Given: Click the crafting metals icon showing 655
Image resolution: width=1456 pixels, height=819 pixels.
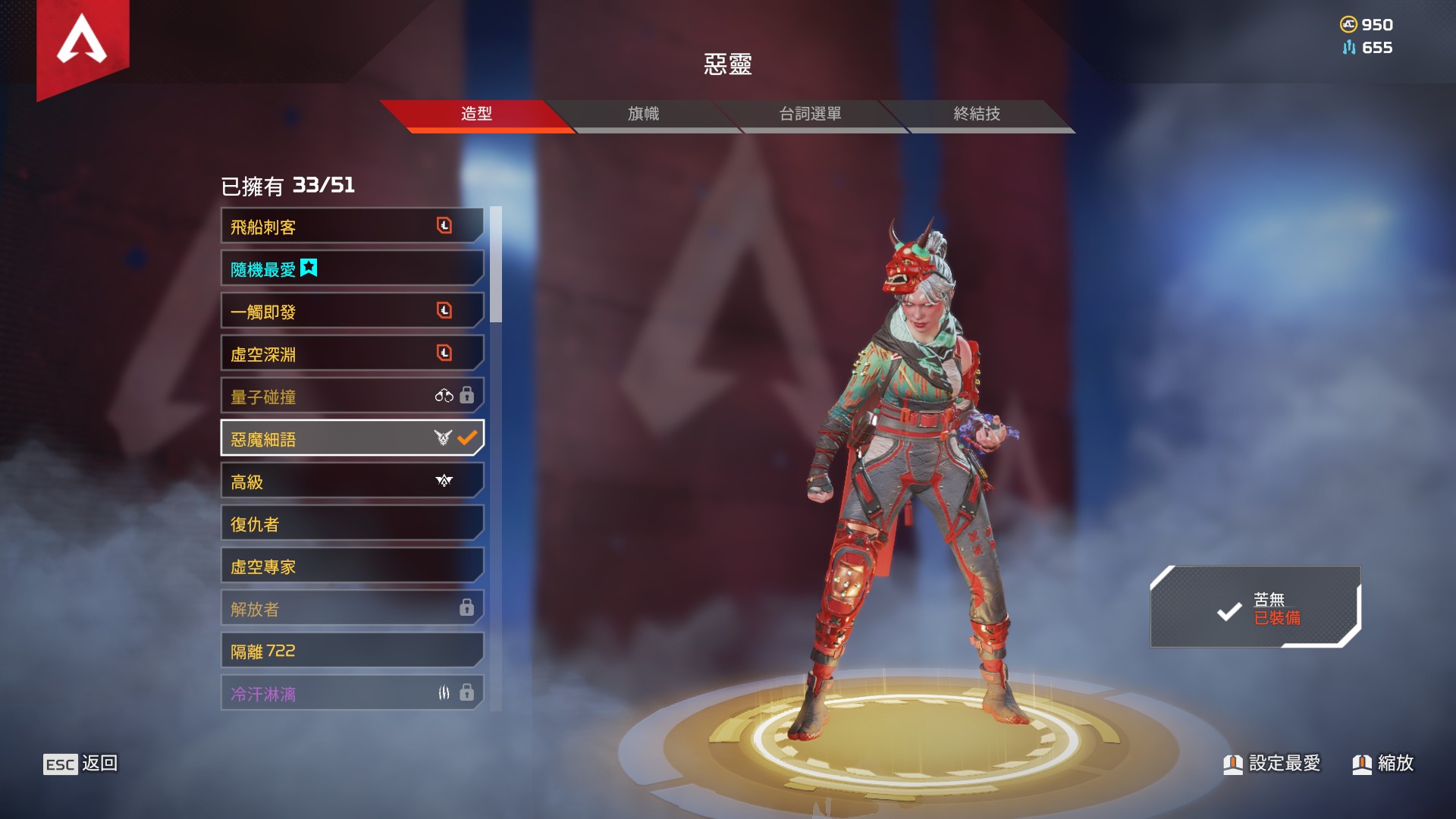Looking at the screenshot, I should pos(1349,48).
